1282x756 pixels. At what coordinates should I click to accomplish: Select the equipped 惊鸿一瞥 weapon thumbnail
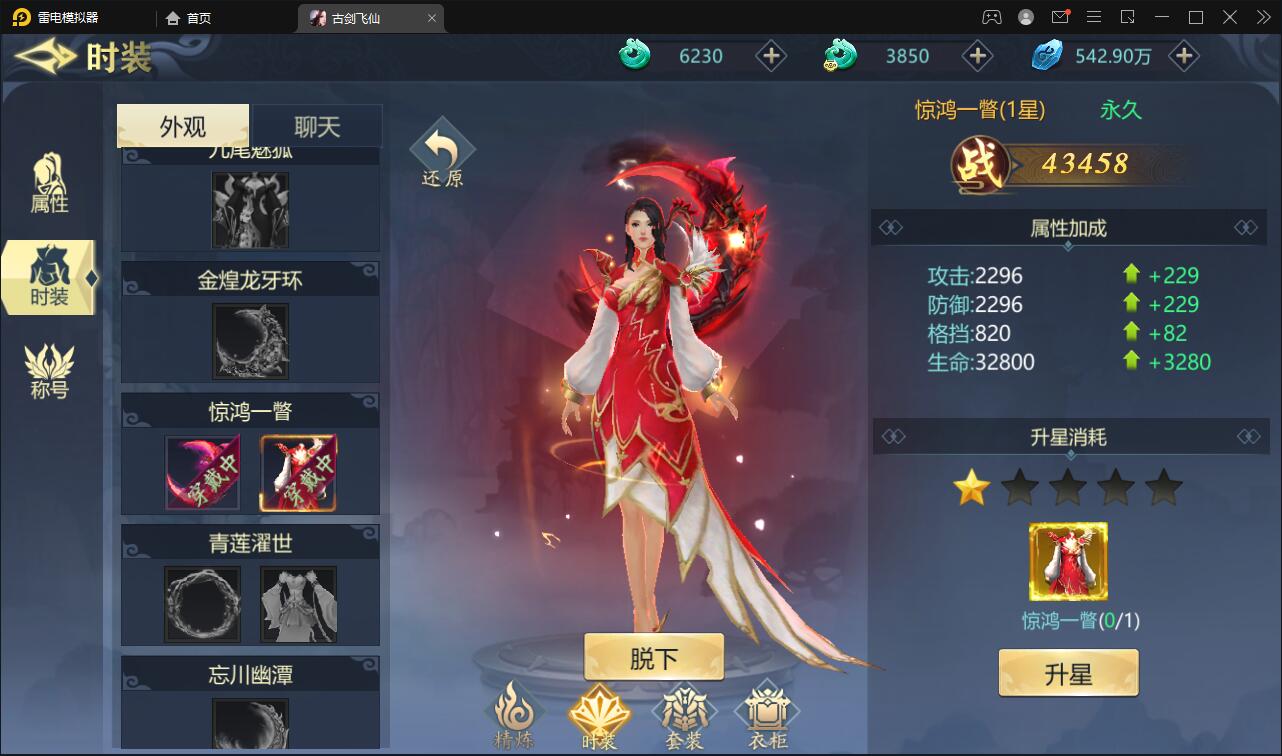coord(202,472)
